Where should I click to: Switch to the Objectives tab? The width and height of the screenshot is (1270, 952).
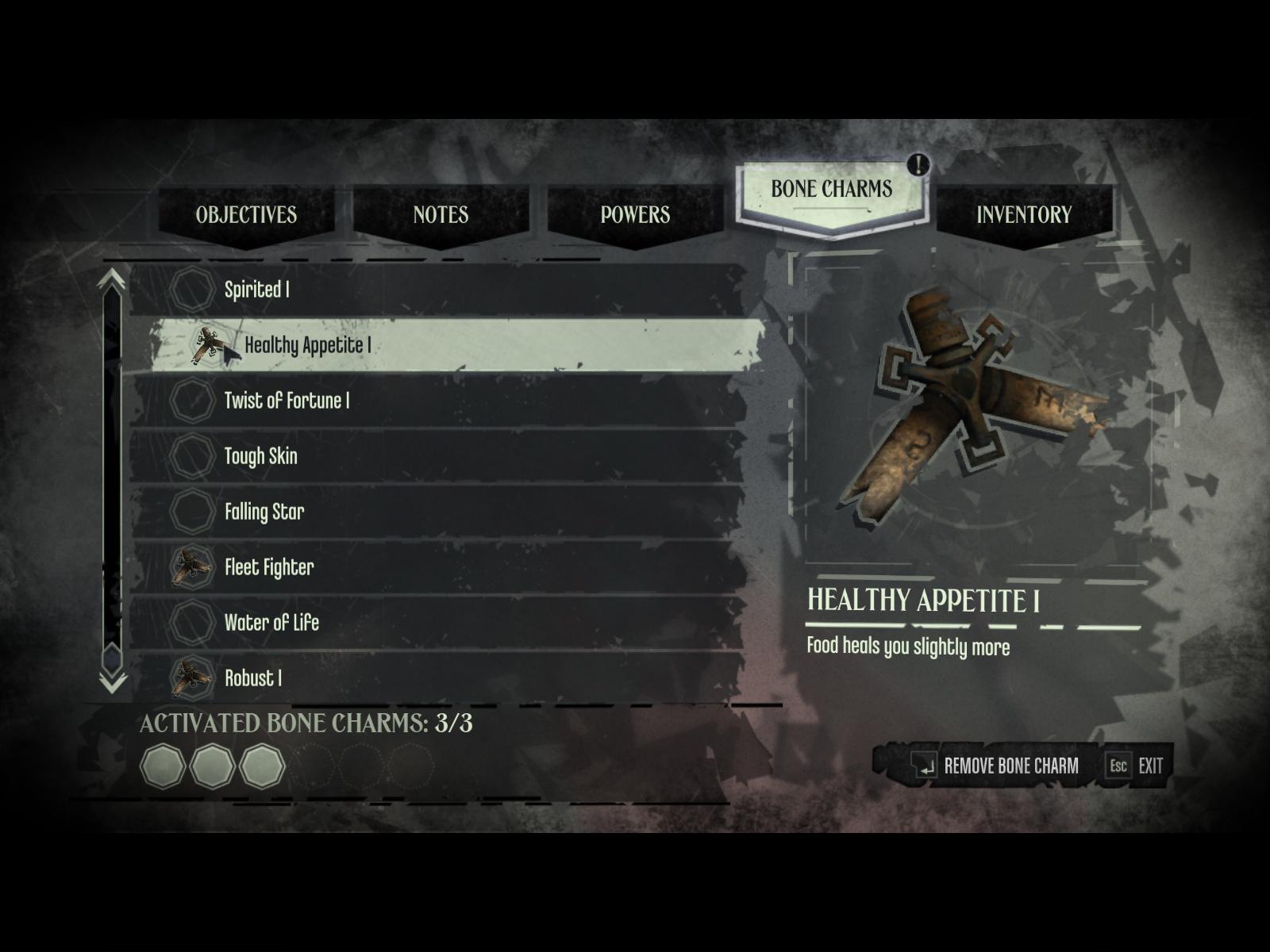coord(246,214)
